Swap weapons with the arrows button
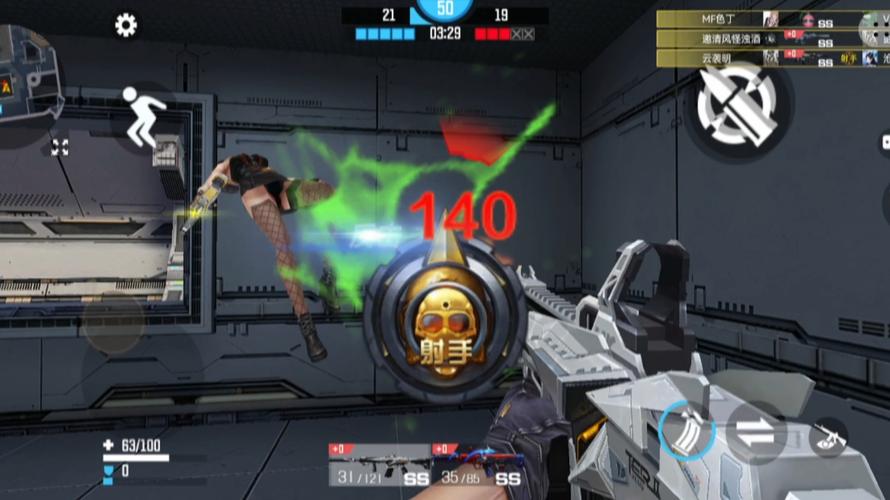The height and width of the screenshot is (500, 890). pos(756,433)
